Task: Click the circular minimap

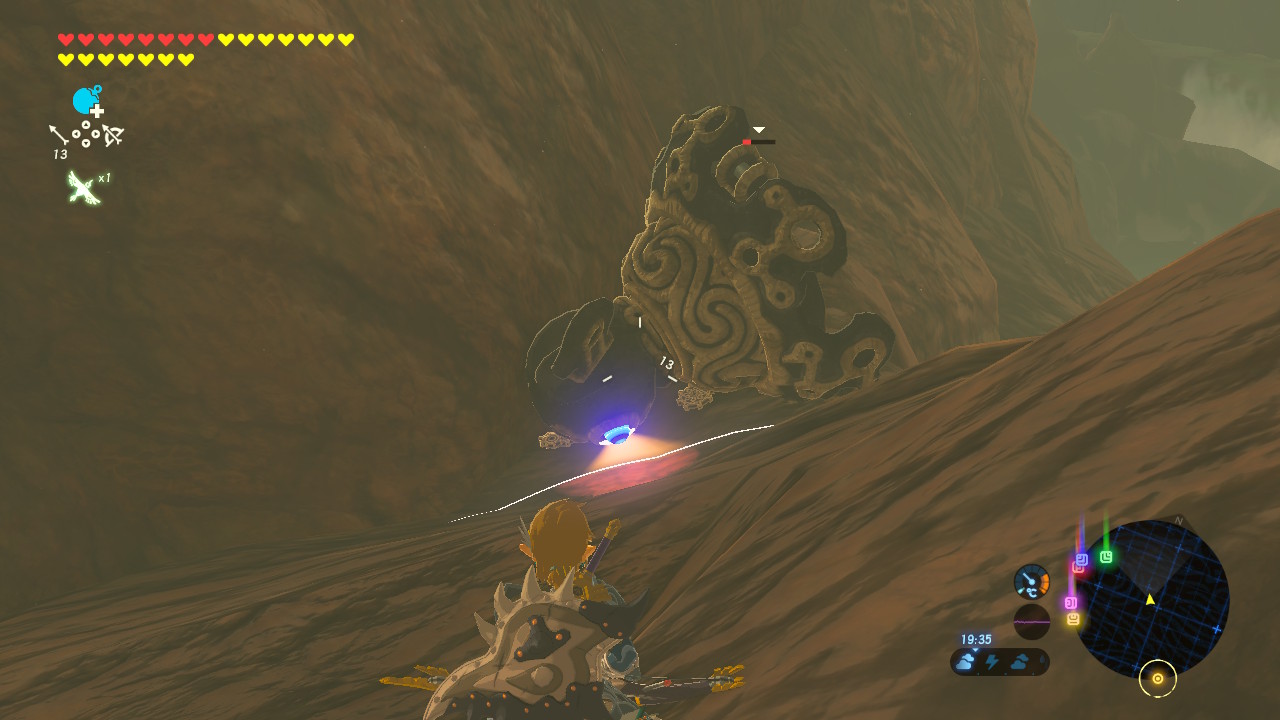Action: pyautogui.click(x=1154, y=599)
